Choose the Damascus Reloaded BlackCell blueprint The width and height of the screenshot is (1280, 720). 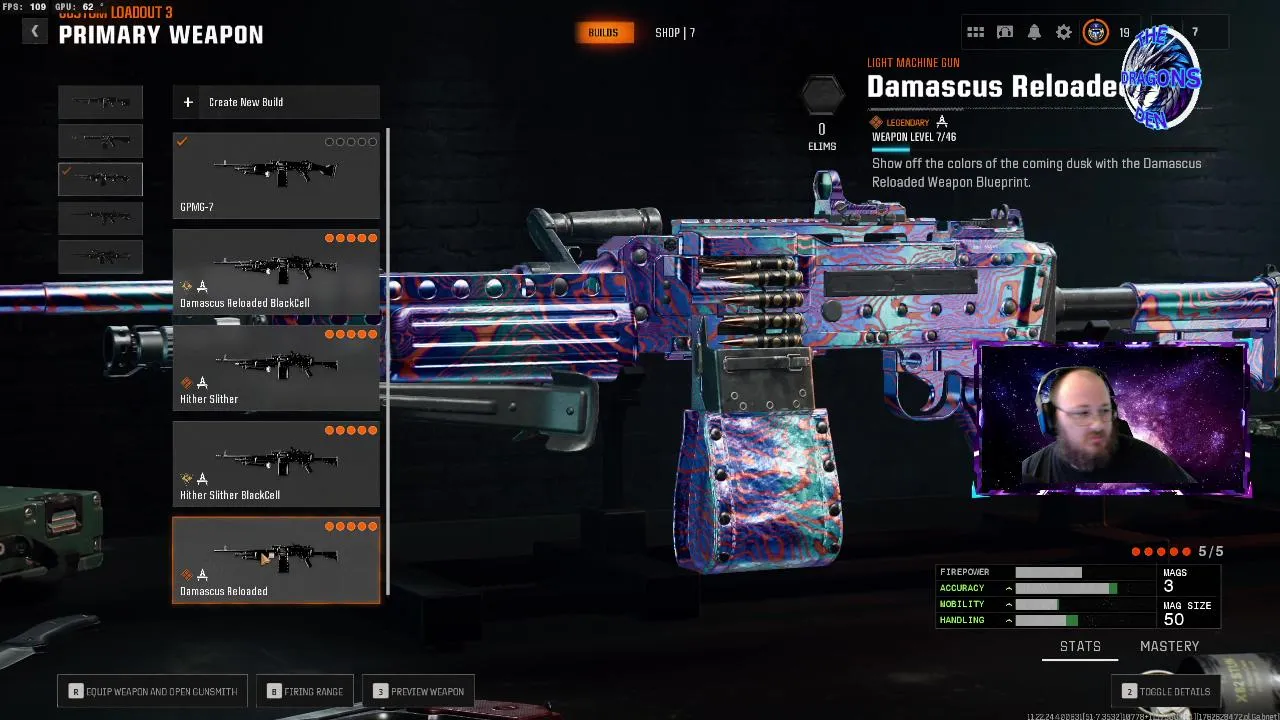click(x=276, y=271)
